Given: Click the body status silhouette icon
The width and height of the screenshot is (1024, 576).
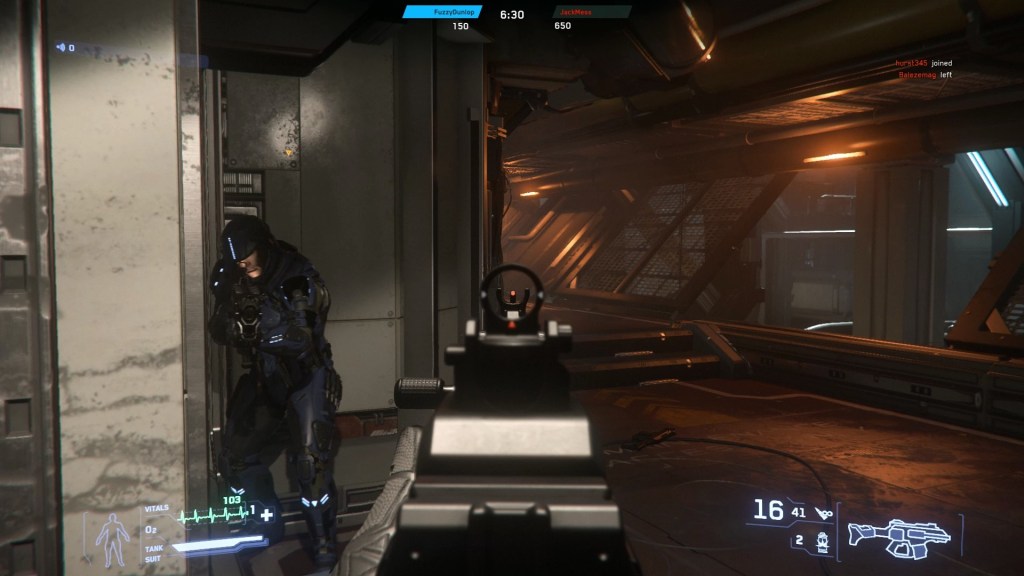Looking at the screenshot, I should click(x=111, y=538).
